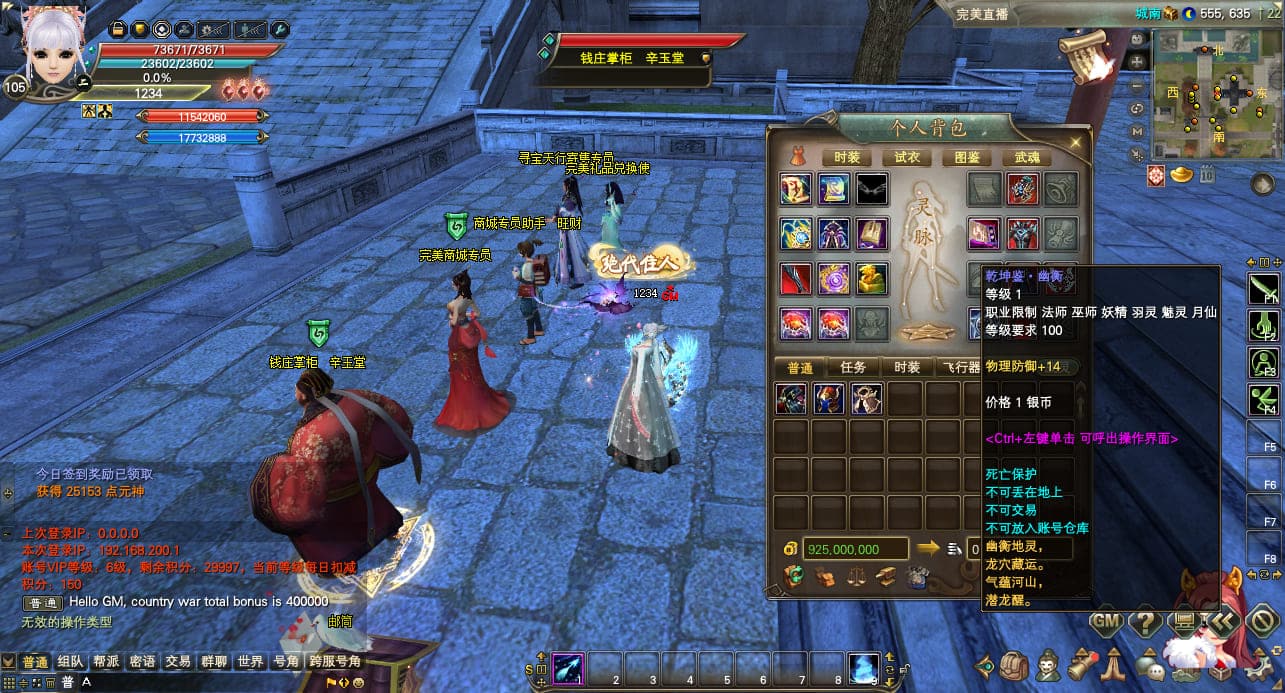Switch to the 普通 bag tab

coord(800,367)
